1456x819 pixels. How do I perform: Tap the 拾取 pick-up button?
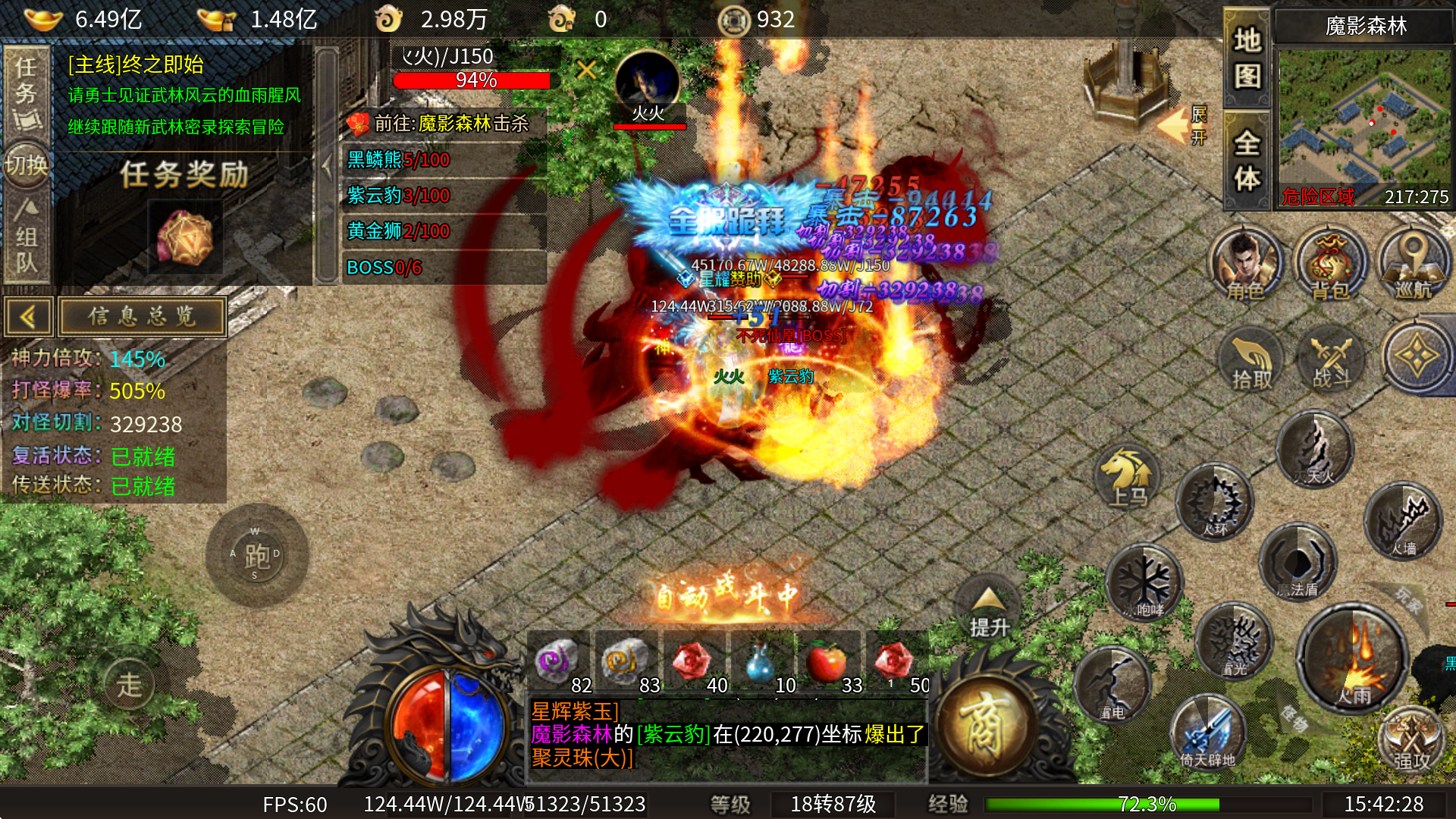(1251, 359)
